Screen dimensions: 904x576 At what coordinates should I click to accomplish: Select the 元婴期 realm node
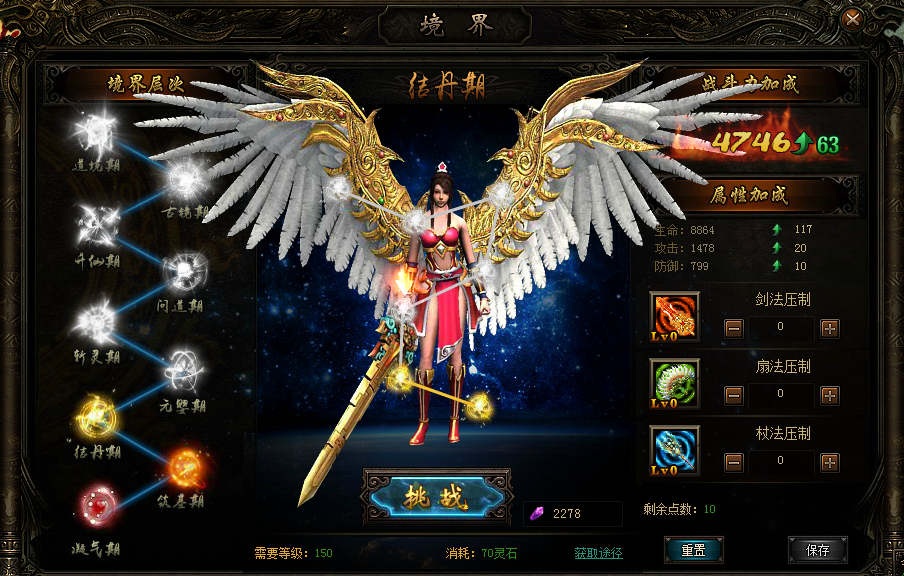184,368
